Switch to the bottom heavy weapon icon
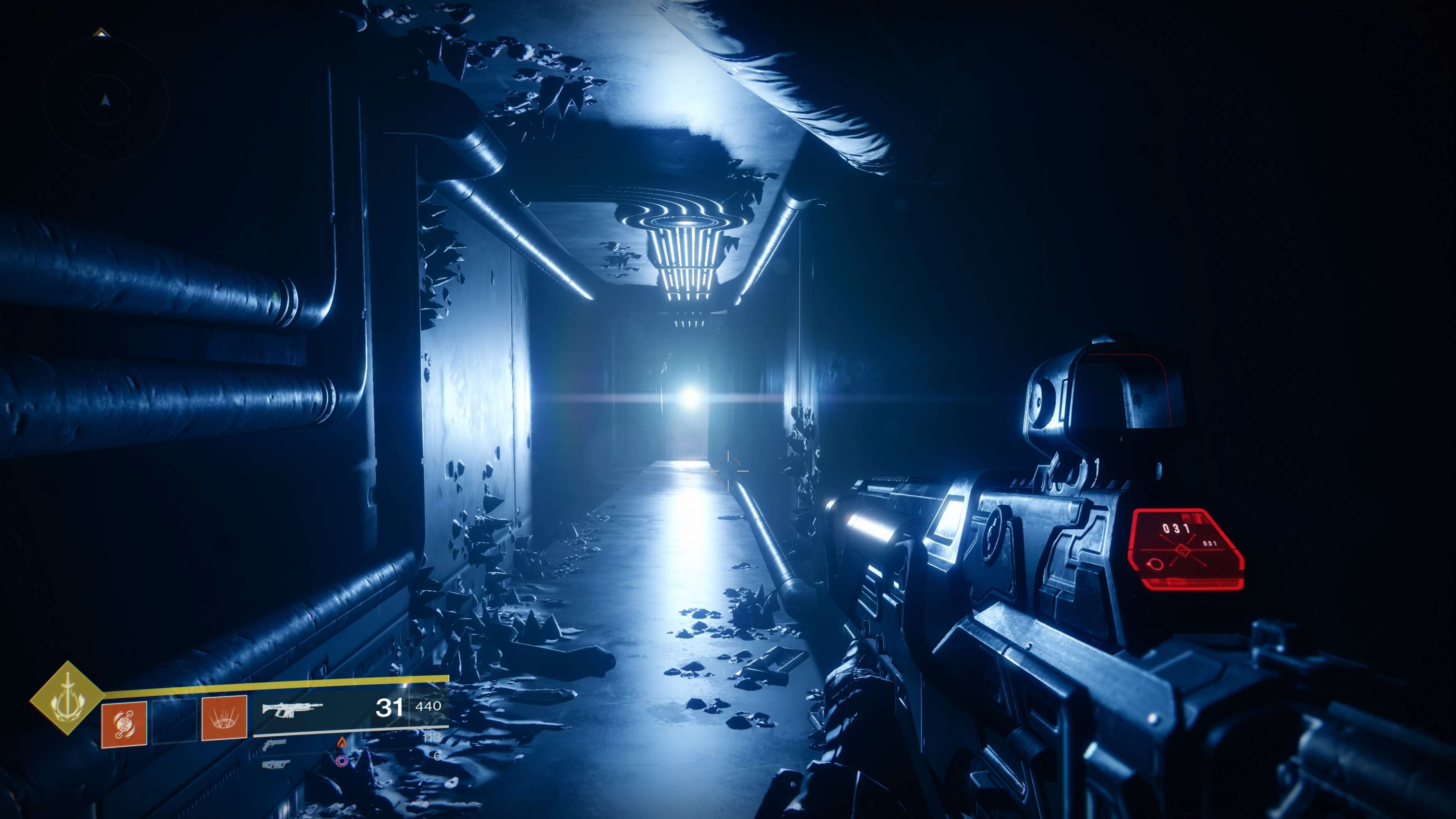The height and width of the screenshot is (819, 1456). (x=276, y=765)
